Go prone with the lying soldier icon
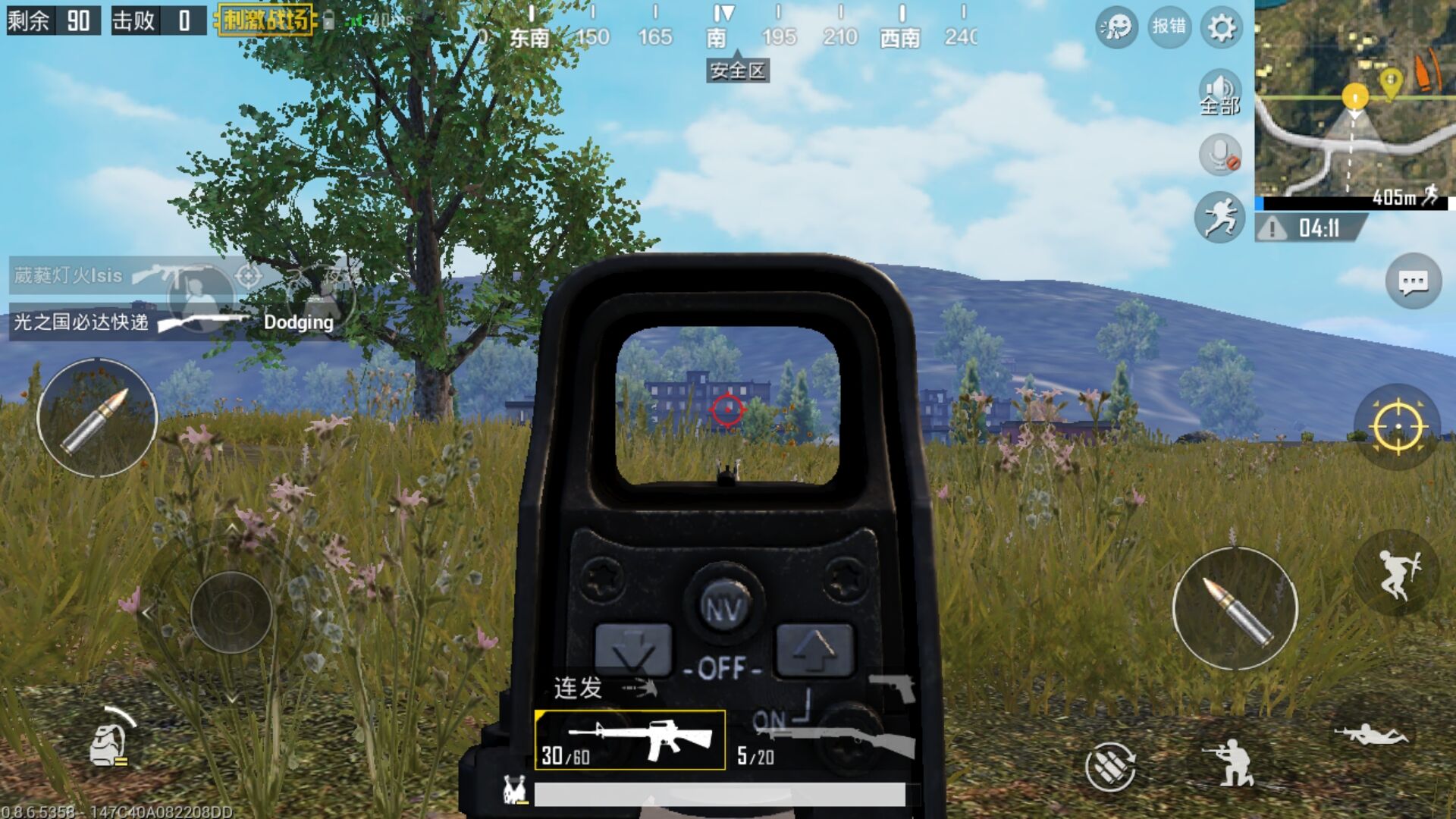Viewport: 1456px width, 819px height. tap(1371, 735)
